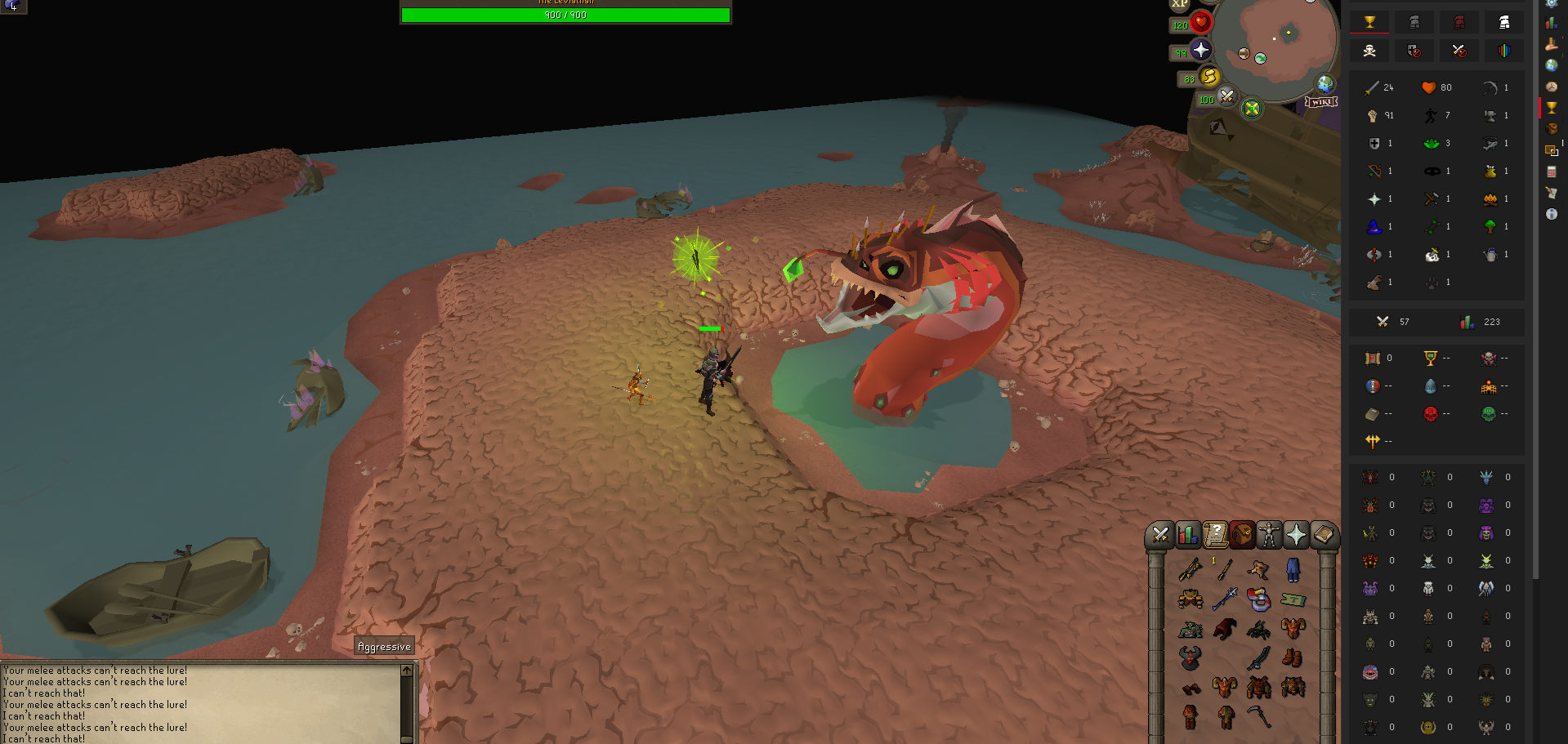1568x744 pixels.
Task: Open the RuneLite hiscores trophy panel
Action: click(x=1551, y=108)
